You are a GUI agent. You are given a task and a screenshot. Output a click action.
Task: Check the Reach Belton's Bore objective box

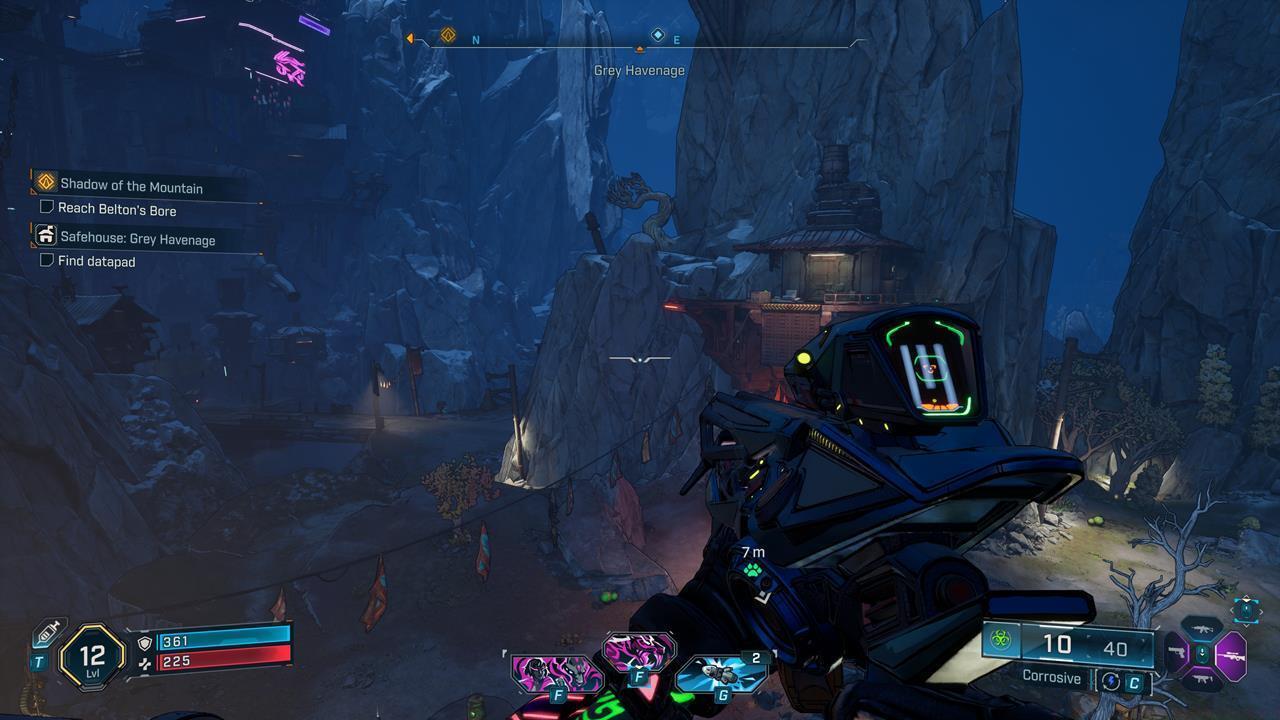coord(45,208)
